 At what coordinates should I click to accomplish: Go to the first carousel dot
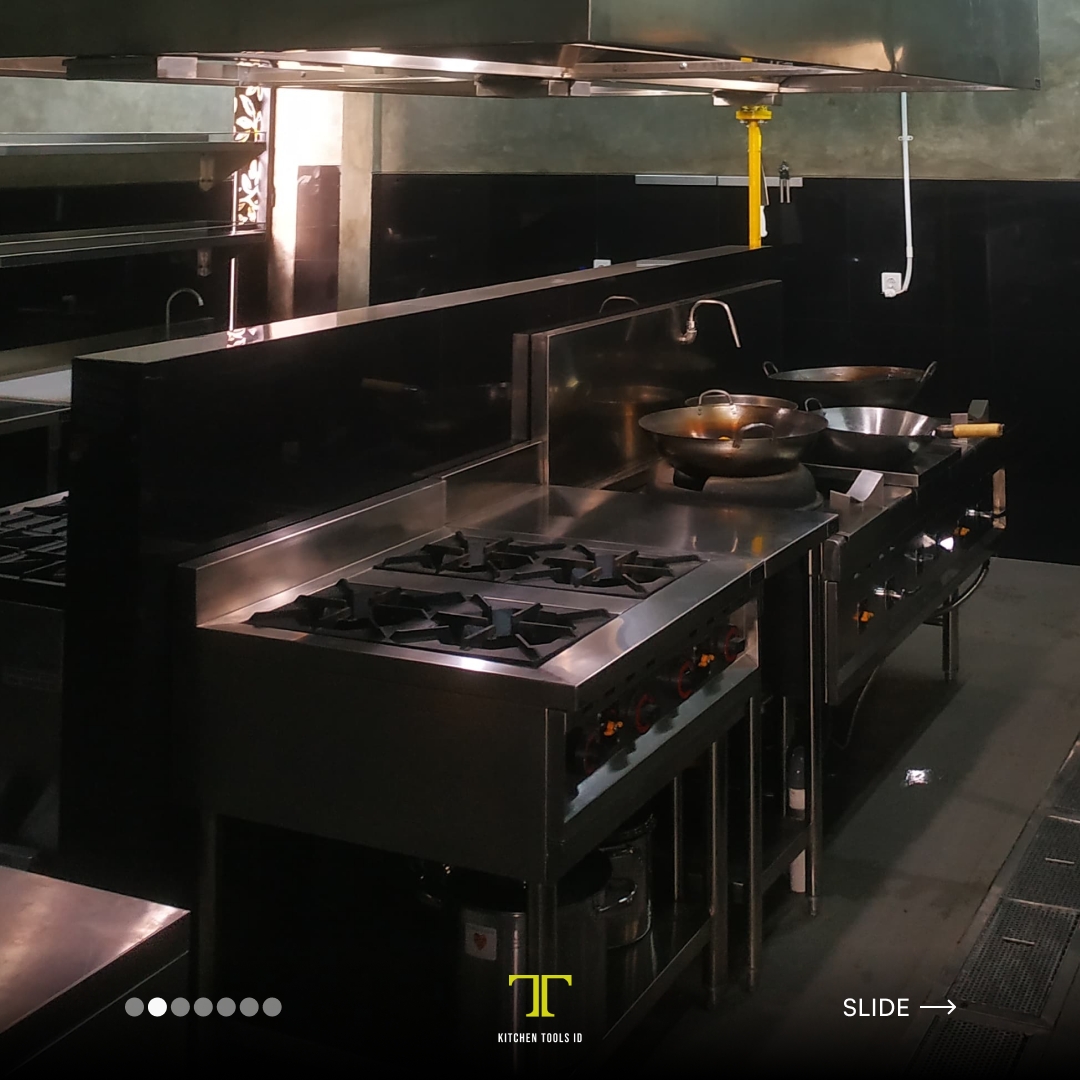click(134, 1007)
